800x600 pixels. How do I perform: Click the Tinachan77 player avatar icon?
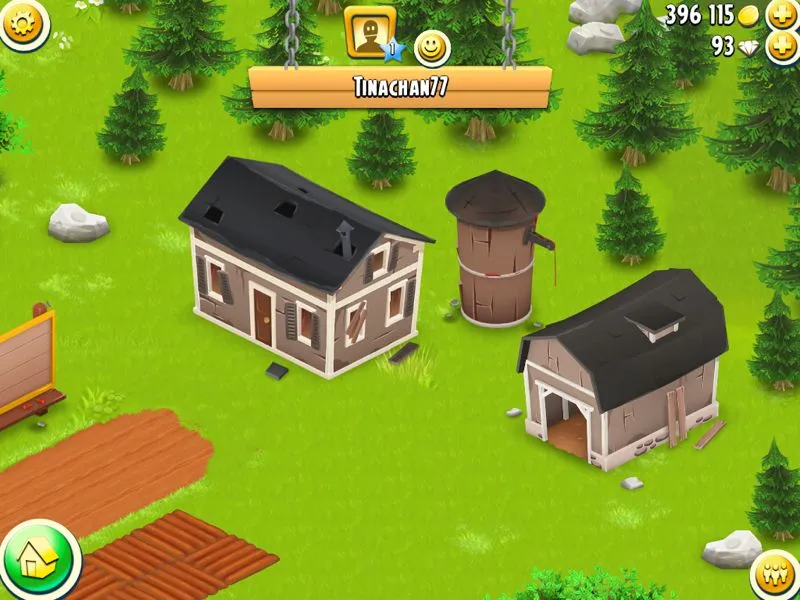coord(369,31)
